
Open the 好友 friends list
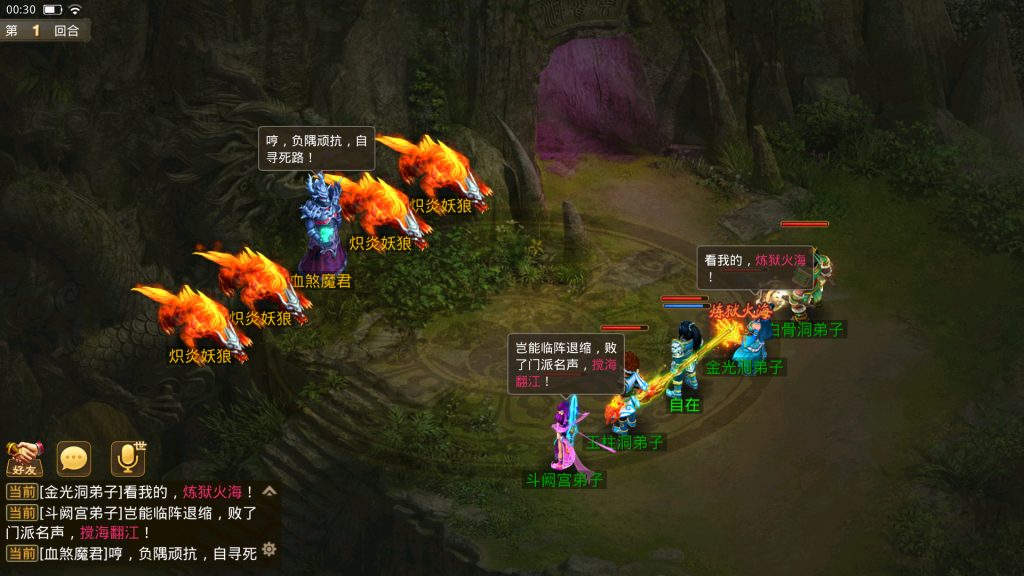(x=23, y=458)
